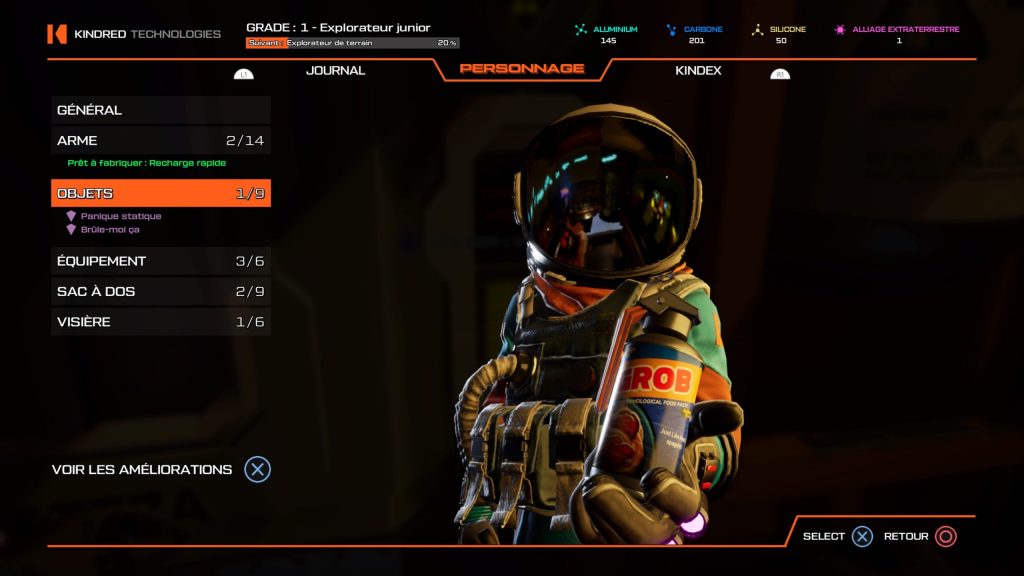
Task: Select the Panique statique item
Action: 120,216
